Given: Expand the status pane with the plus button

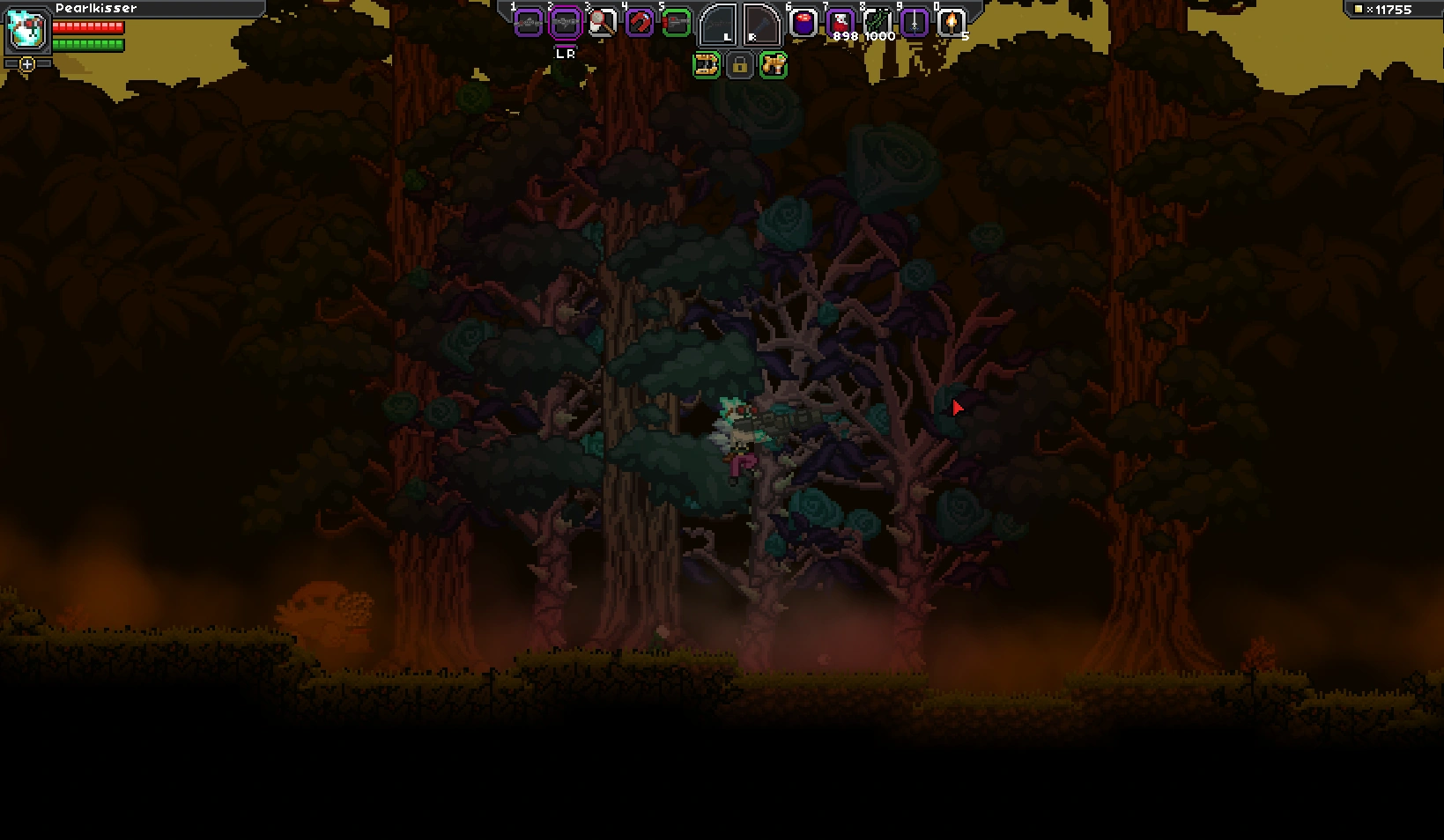Looking at the screenshot, I should pos(27,64).
